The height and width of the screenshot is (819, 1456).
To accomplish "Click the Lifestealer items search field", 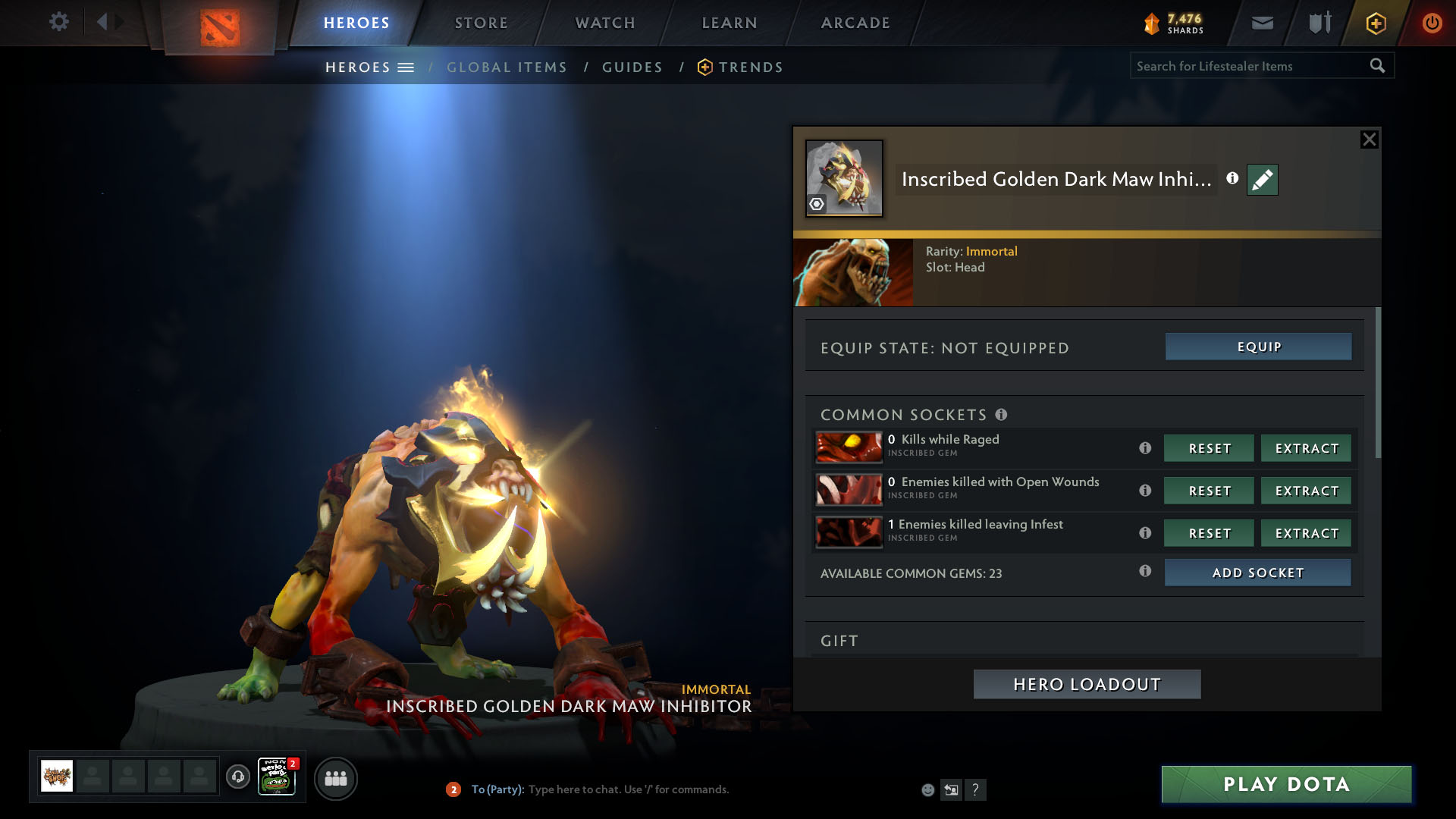I will [1251, 66].
